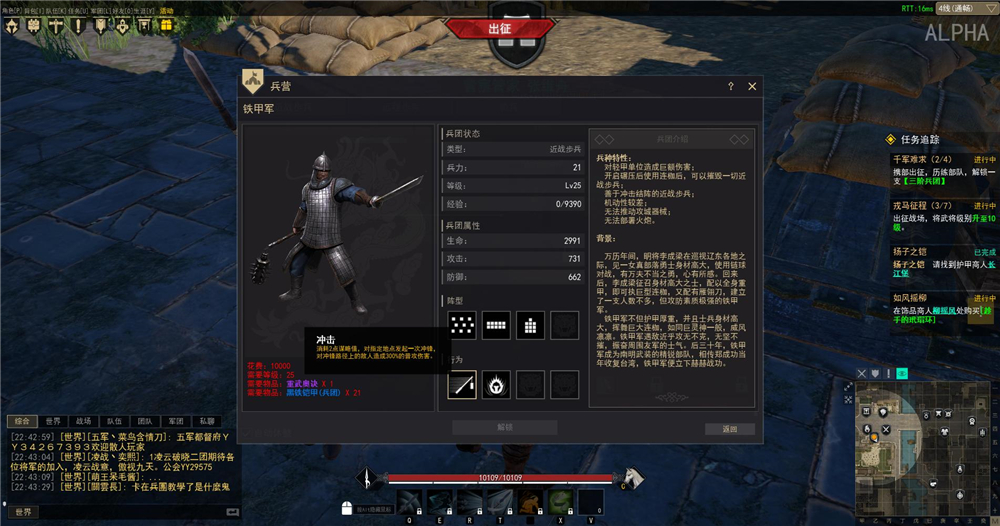This screenshot has width=1000, height=526.
Task: Click the red 出征 expedition banner
Action: tap(499, 29)
